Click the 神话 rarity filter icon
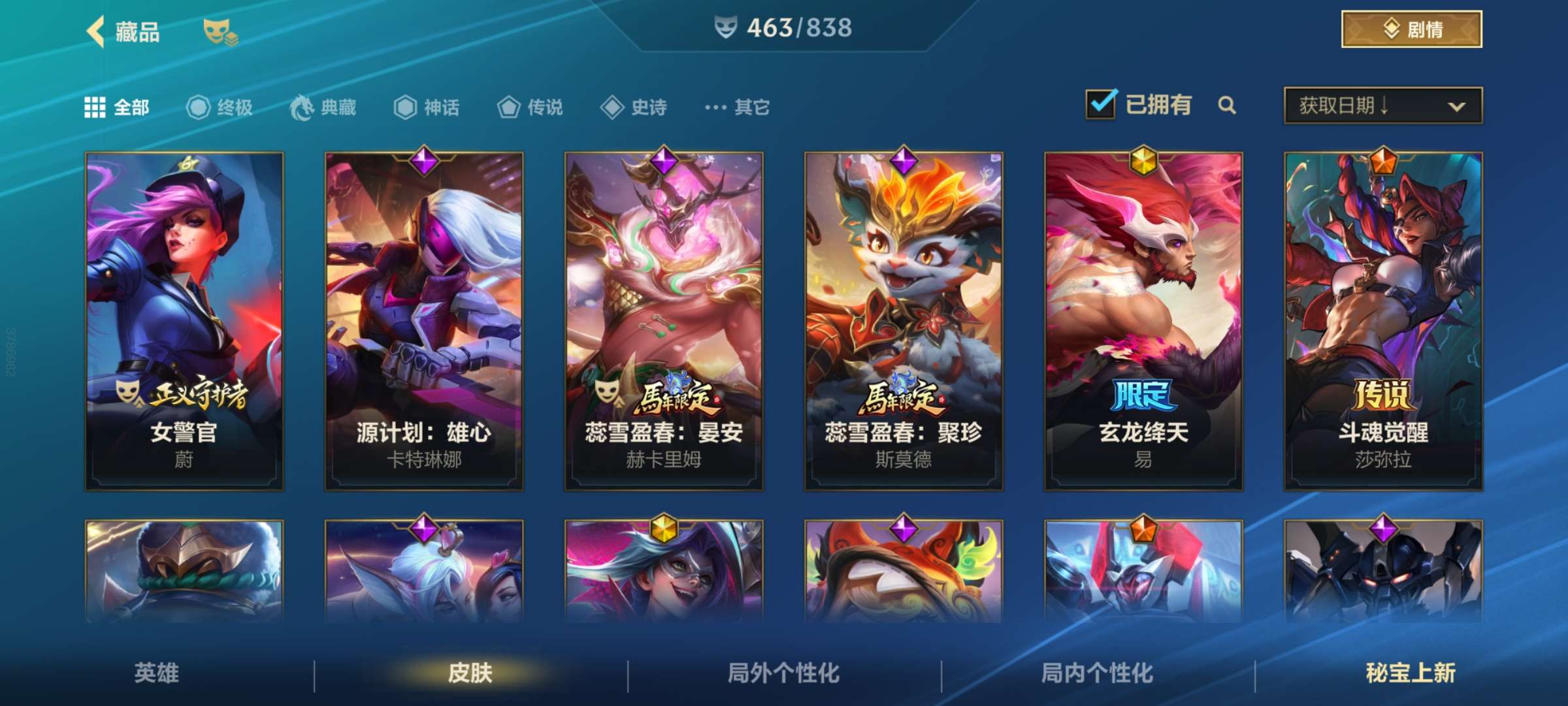This screenshot has width=1568, height=706. (404, 107)
